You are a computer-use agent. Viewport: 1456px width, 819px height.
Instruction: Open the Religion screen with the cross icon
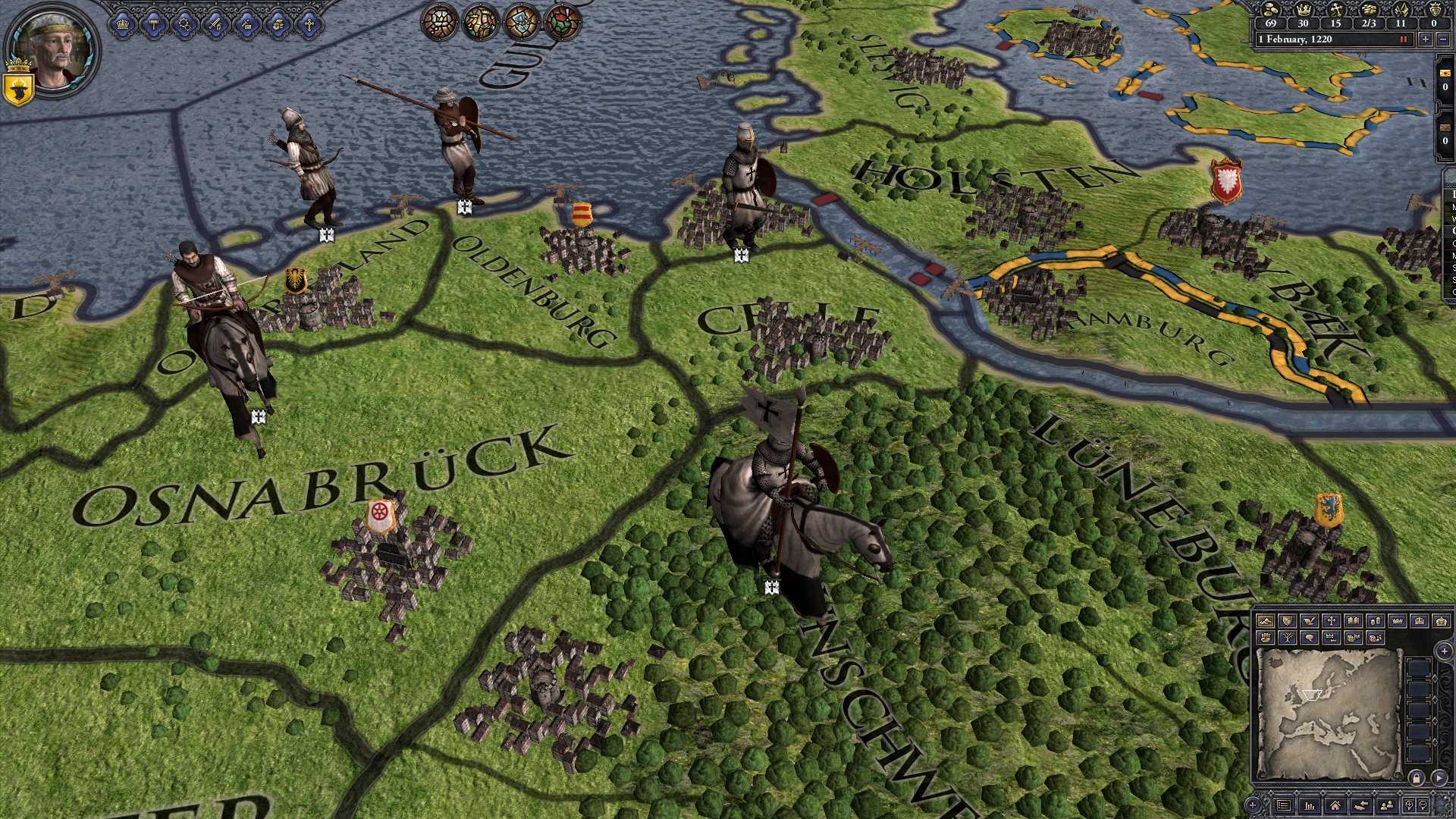point(309,24)
